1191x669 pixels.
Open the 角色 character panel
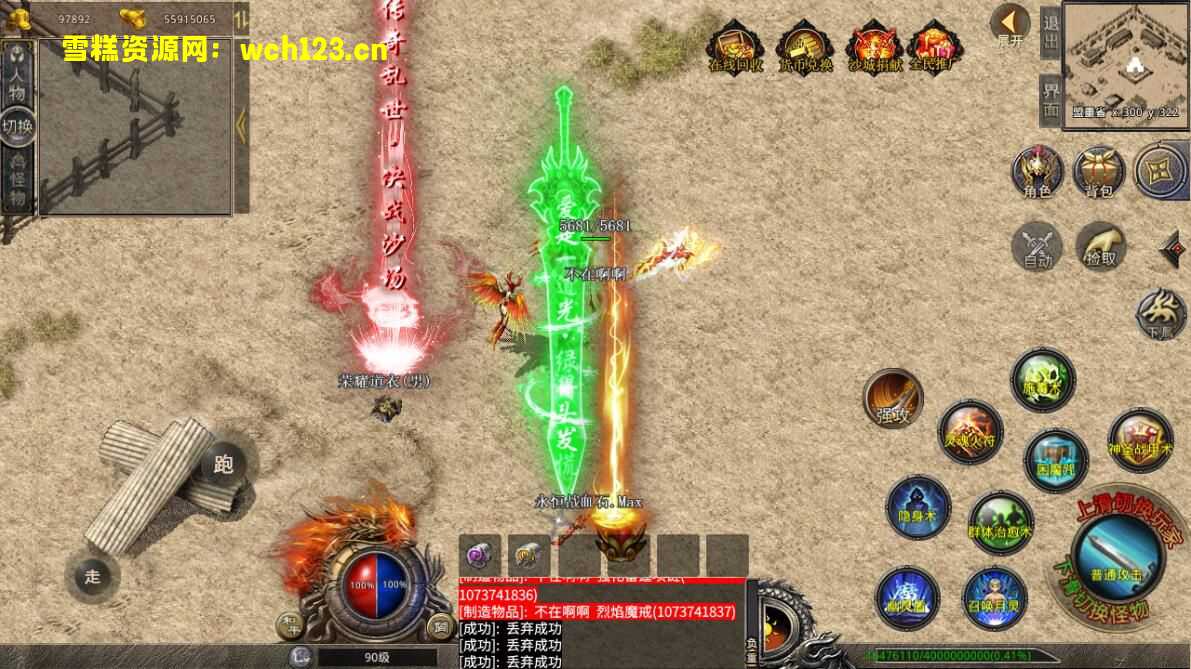click(1037, 171)
